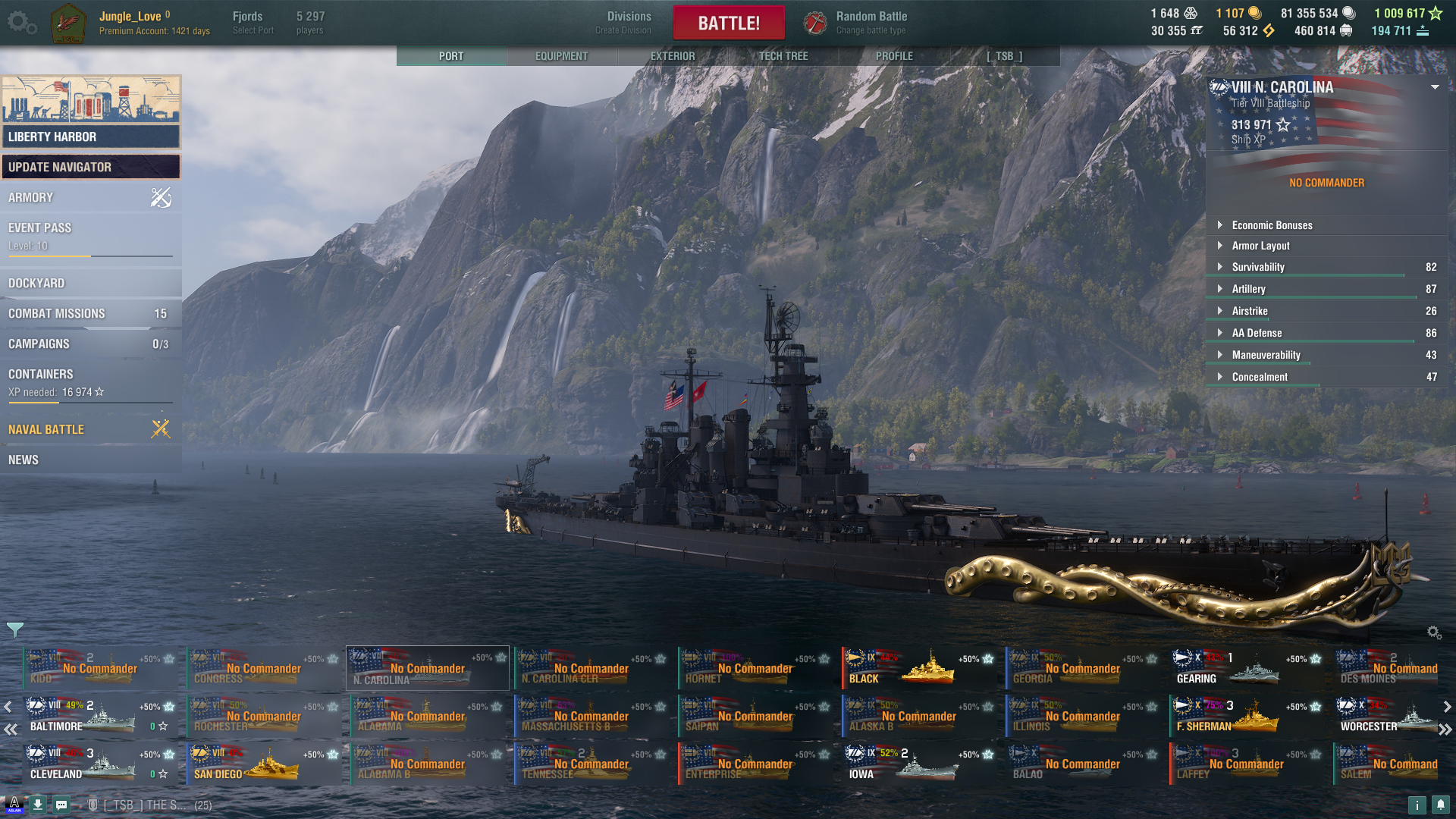This screenshot has height=819, width=1456.
Task: Change battle type from Random Battle
Action: pyautogui.click(x=871, y=23)
